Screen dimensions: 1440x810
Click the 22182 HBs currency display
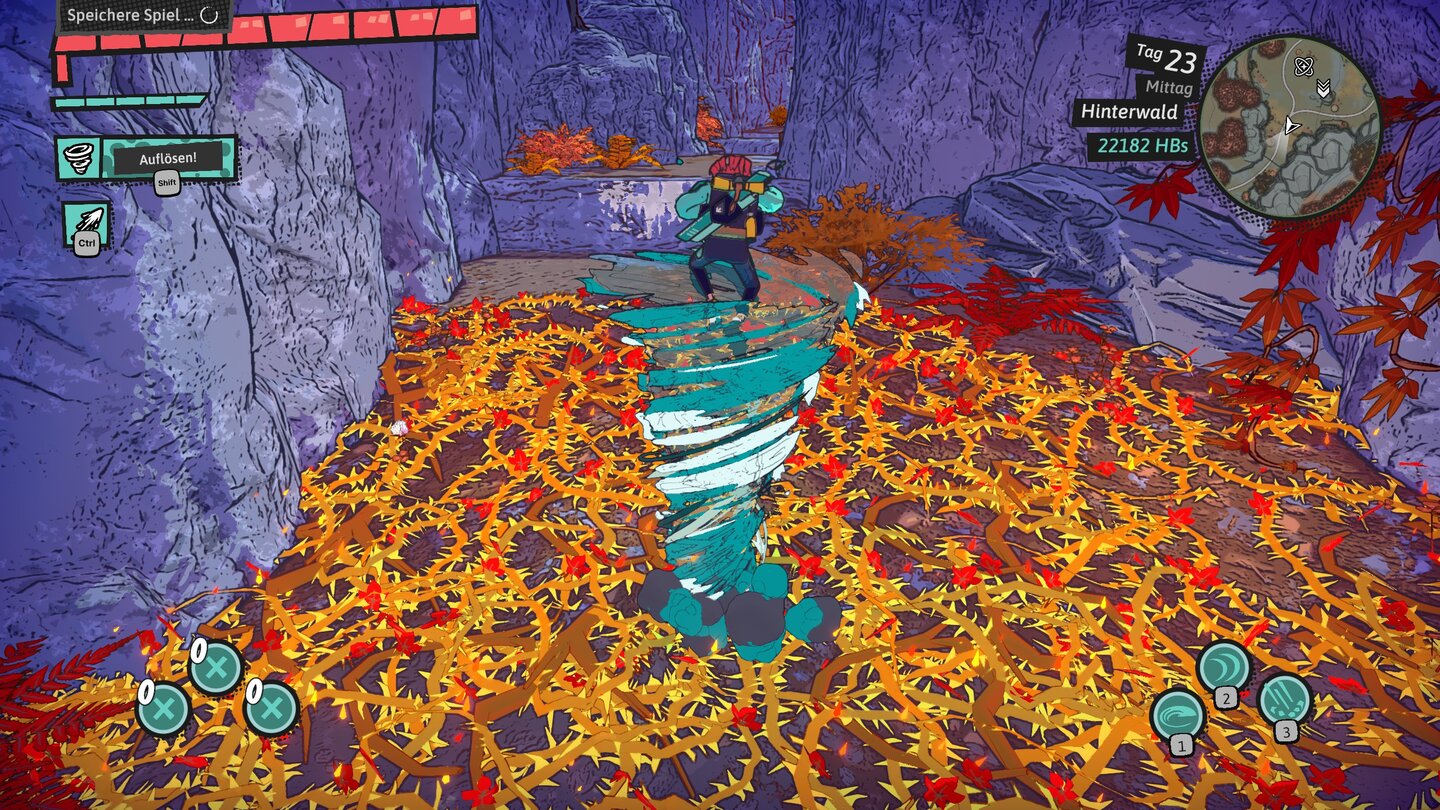pos(1144,145)
